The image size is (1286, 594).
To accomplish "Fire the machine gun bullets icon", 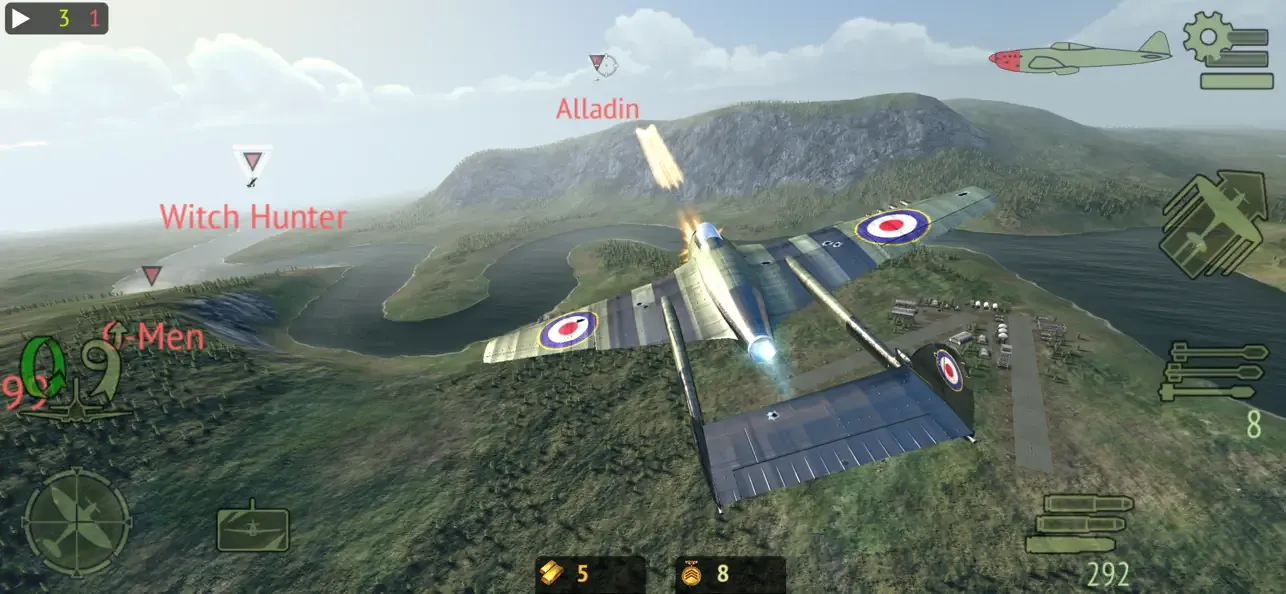I will [1081, 522].
